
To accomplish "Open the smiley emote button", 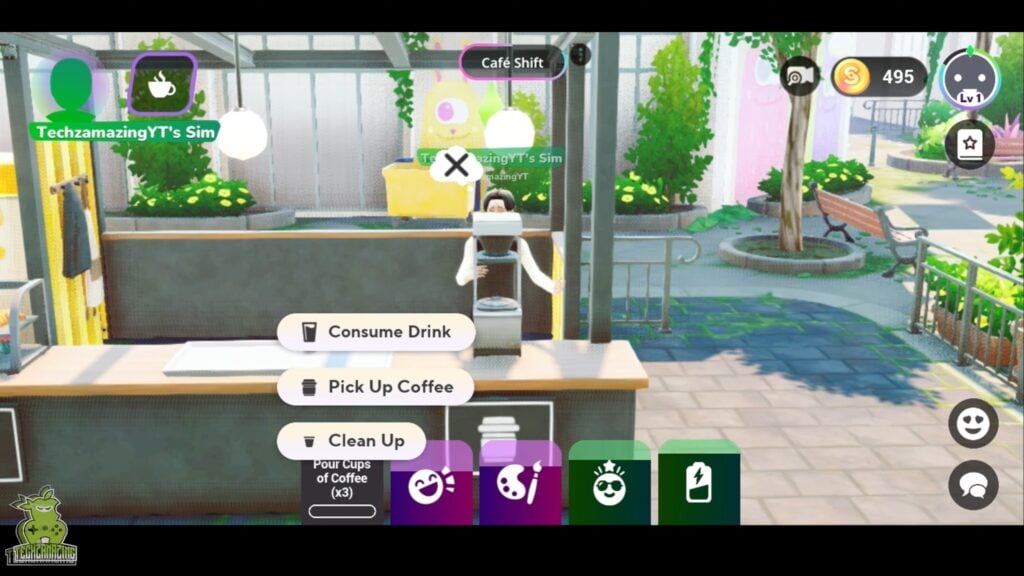I will pos(973,424).
